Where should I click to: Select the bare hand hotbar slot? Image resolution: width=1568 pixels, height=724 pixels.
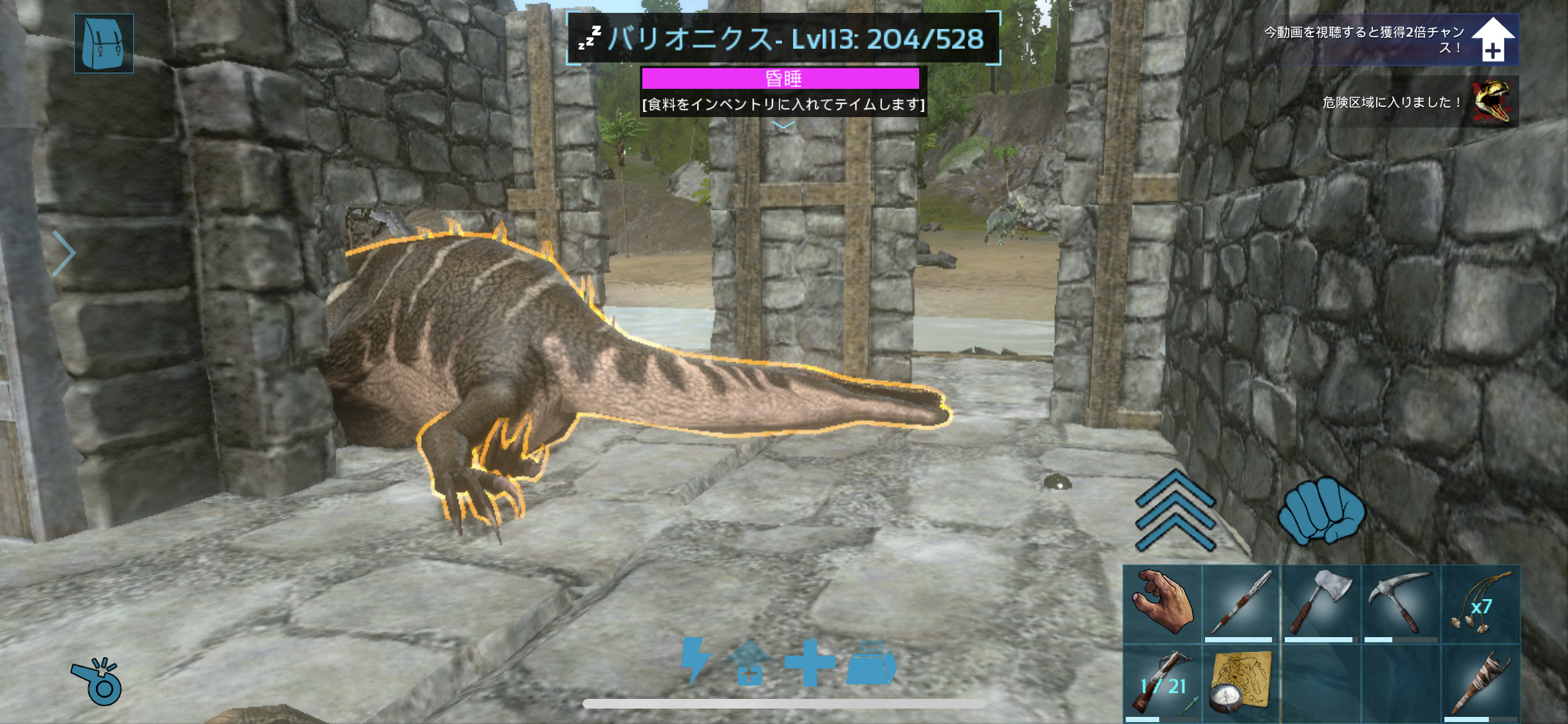[x=1162, y=603]
